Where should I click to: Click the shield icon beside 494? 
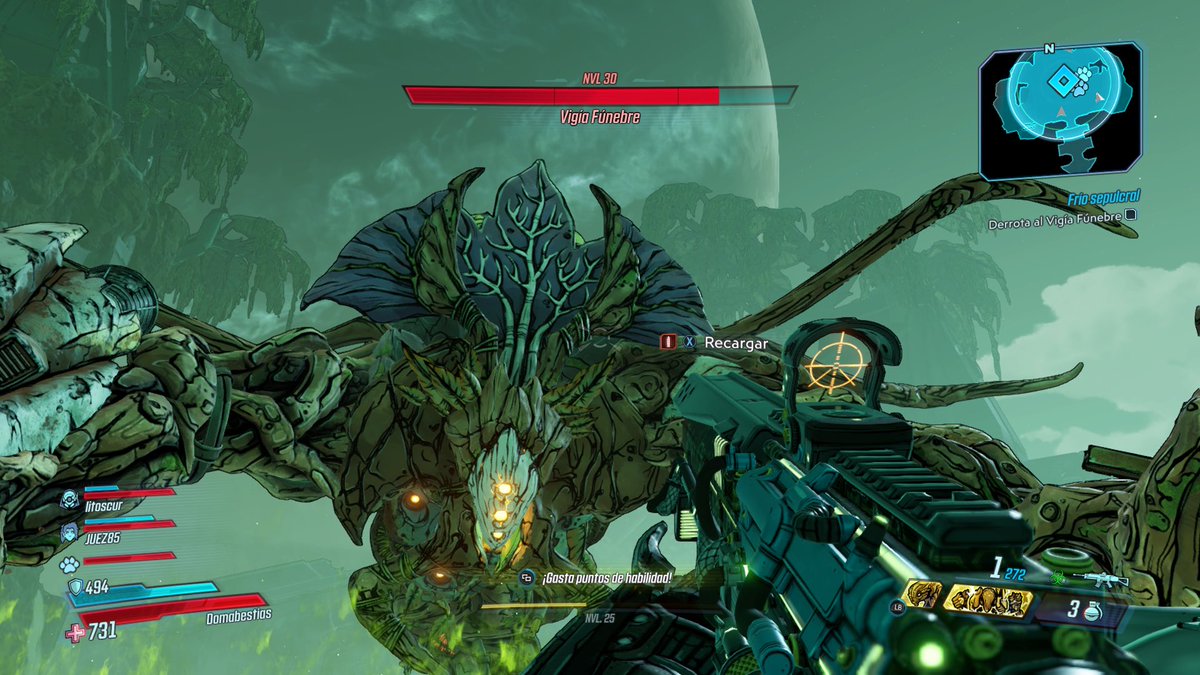tap(75, 587)
